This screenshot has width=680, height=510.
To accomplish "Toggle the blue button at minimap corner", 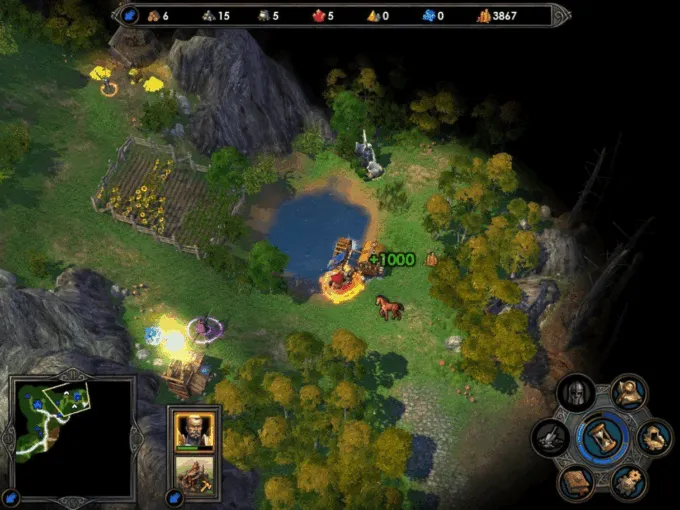I will [x=11, y=497].
